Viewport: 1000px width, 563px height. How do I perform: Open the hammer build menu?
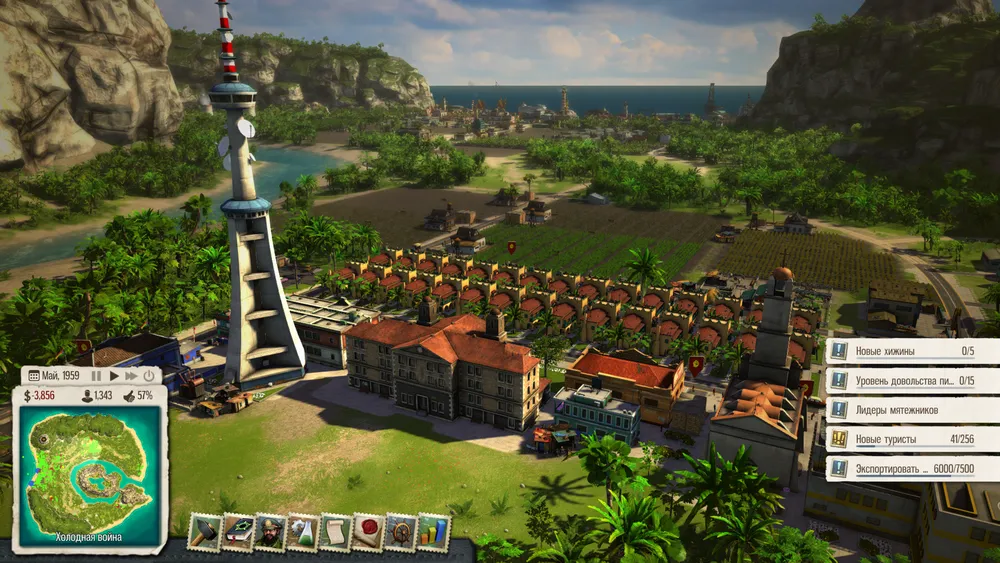204,531
